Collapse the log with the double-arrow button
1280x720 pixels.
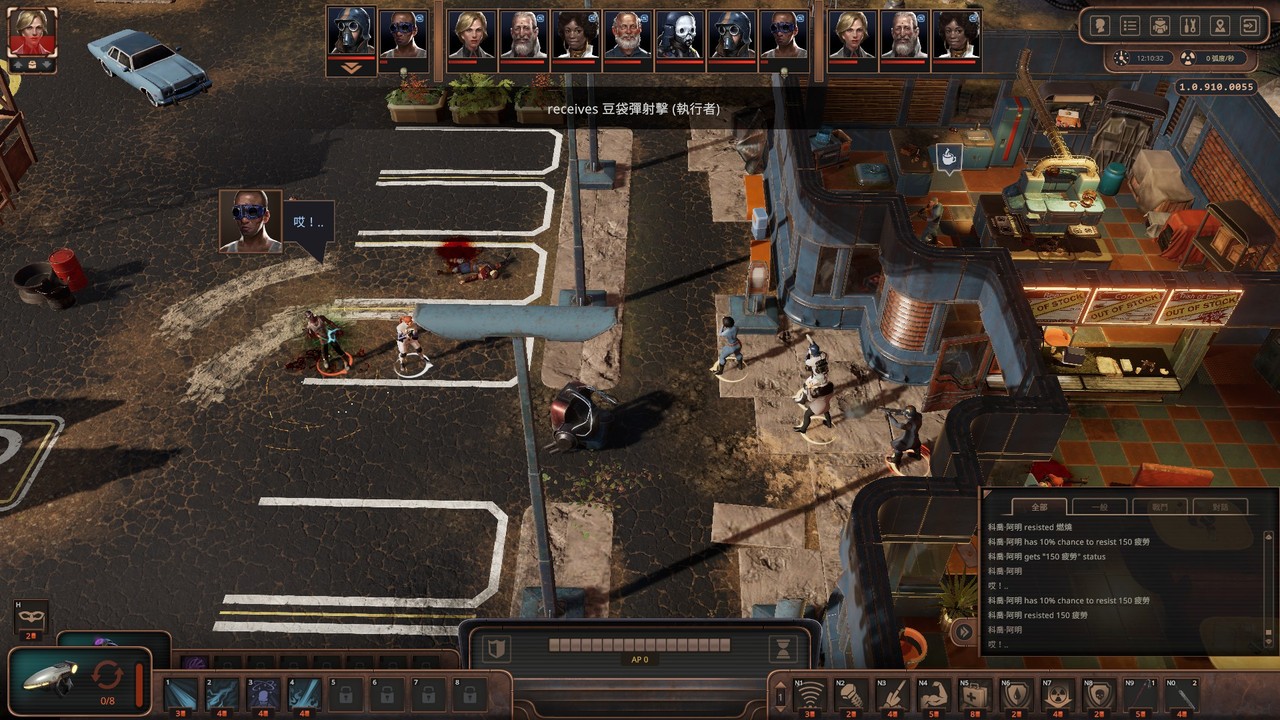pos(964,631)
